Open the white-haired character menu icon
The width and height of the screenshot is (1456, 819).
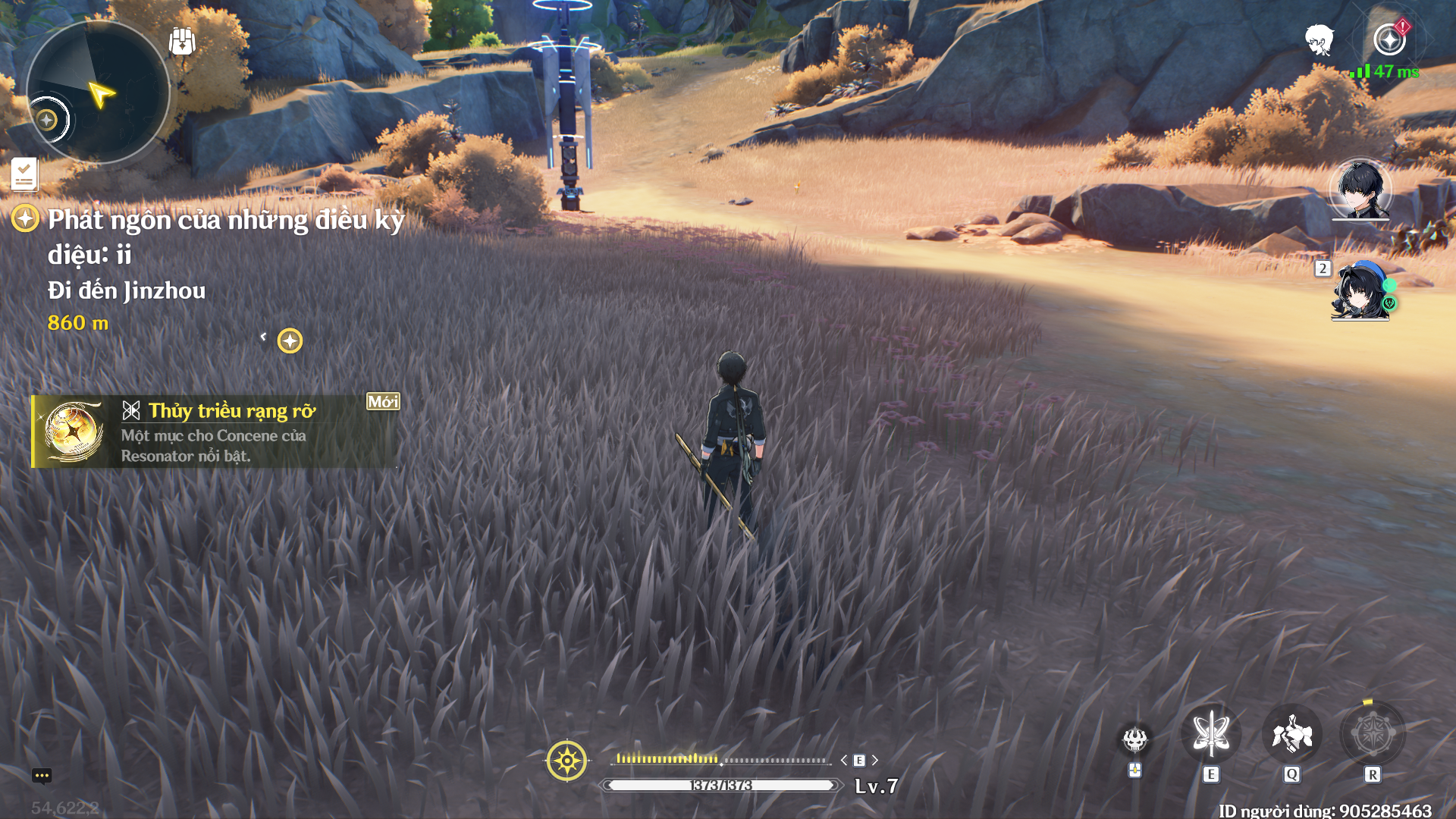[x=1319, y=39]
